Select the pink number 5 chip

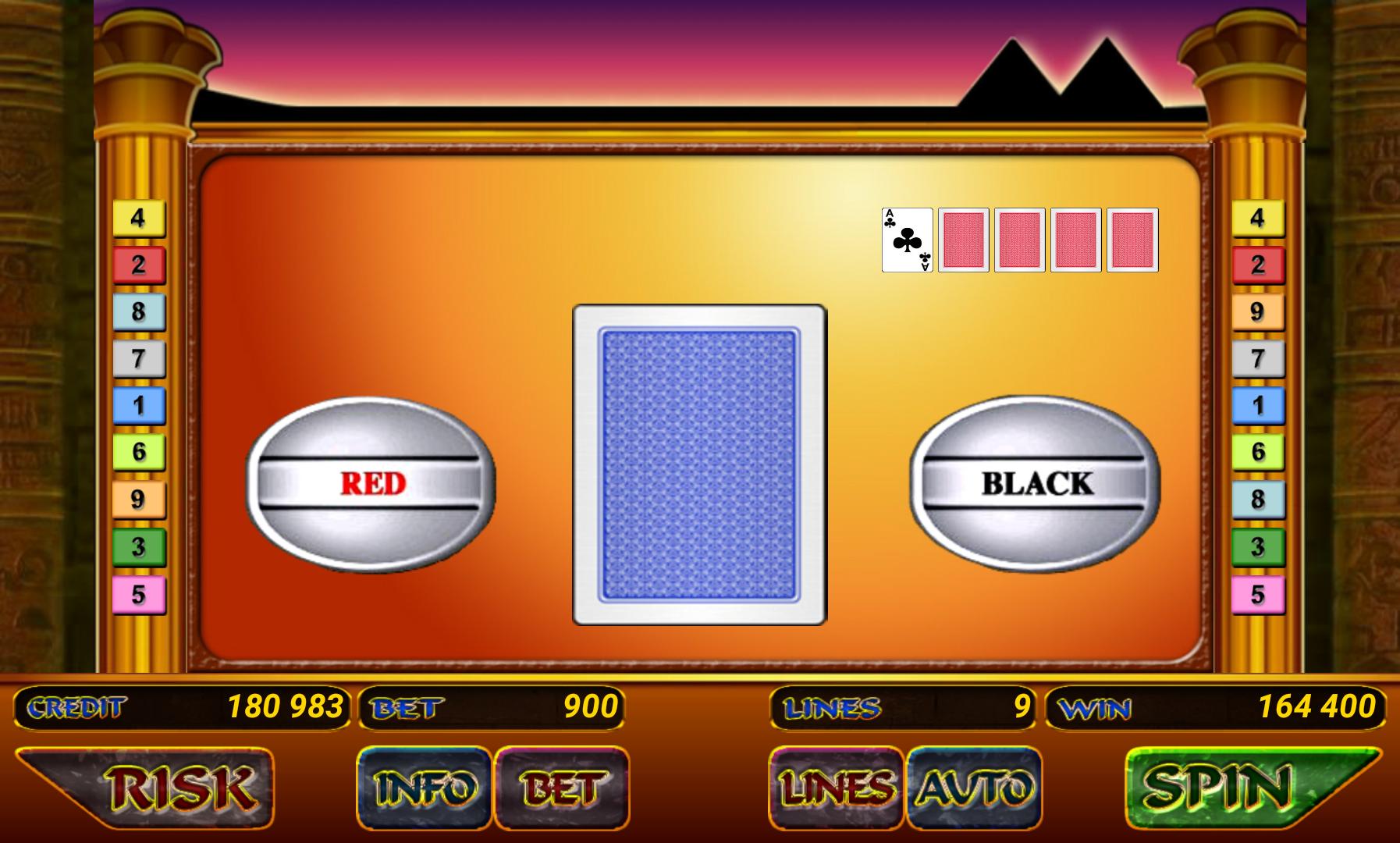pyautogui.click(x=140, y=594)
